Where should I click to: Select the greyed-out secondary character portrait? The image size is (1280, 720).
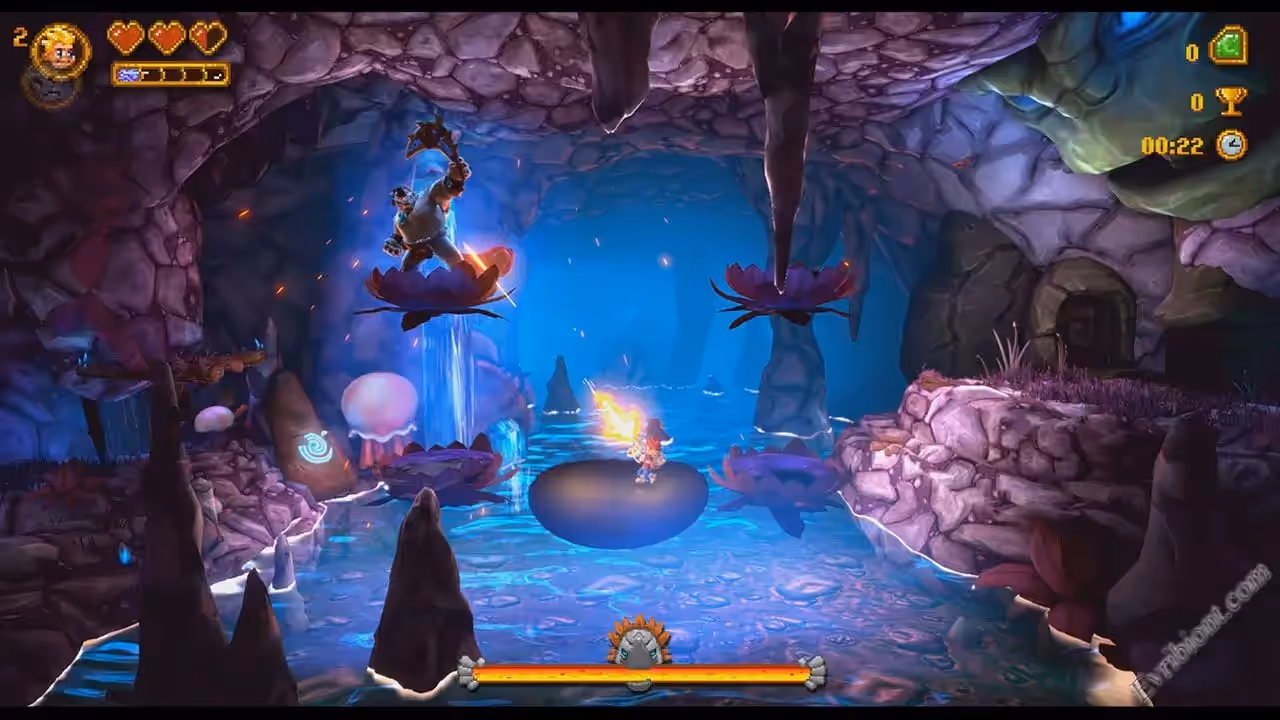pos(50,89)
